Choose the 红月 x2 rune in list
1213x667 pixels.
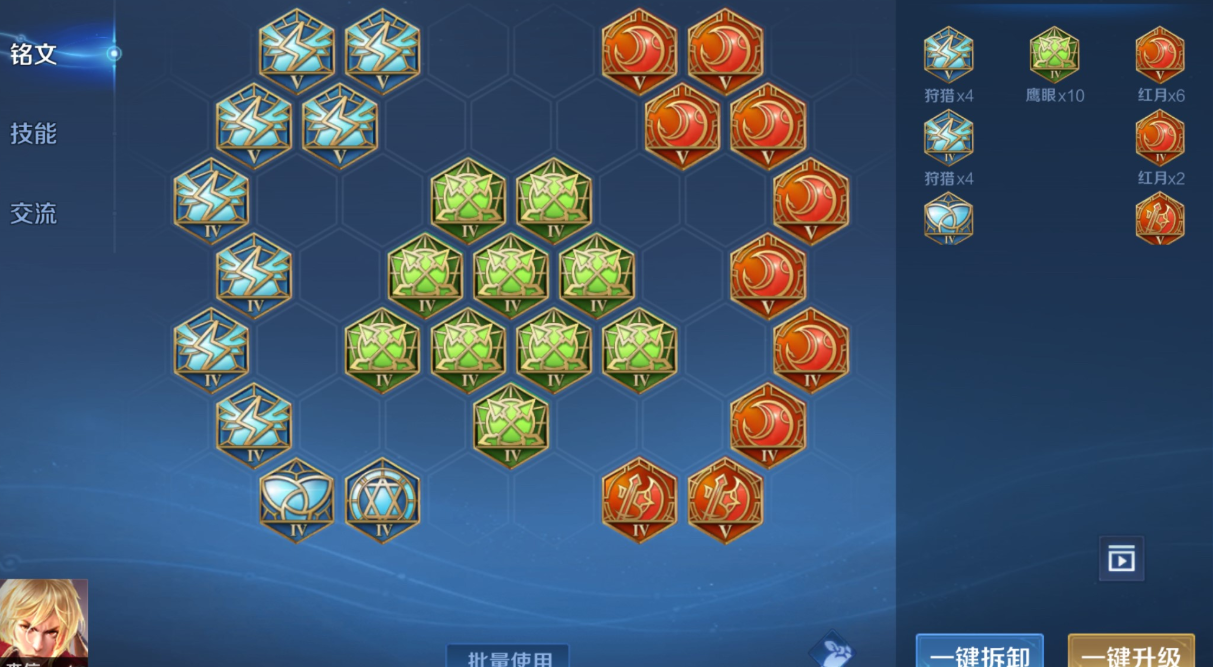pyautogui.click(x=1160, y=138)
